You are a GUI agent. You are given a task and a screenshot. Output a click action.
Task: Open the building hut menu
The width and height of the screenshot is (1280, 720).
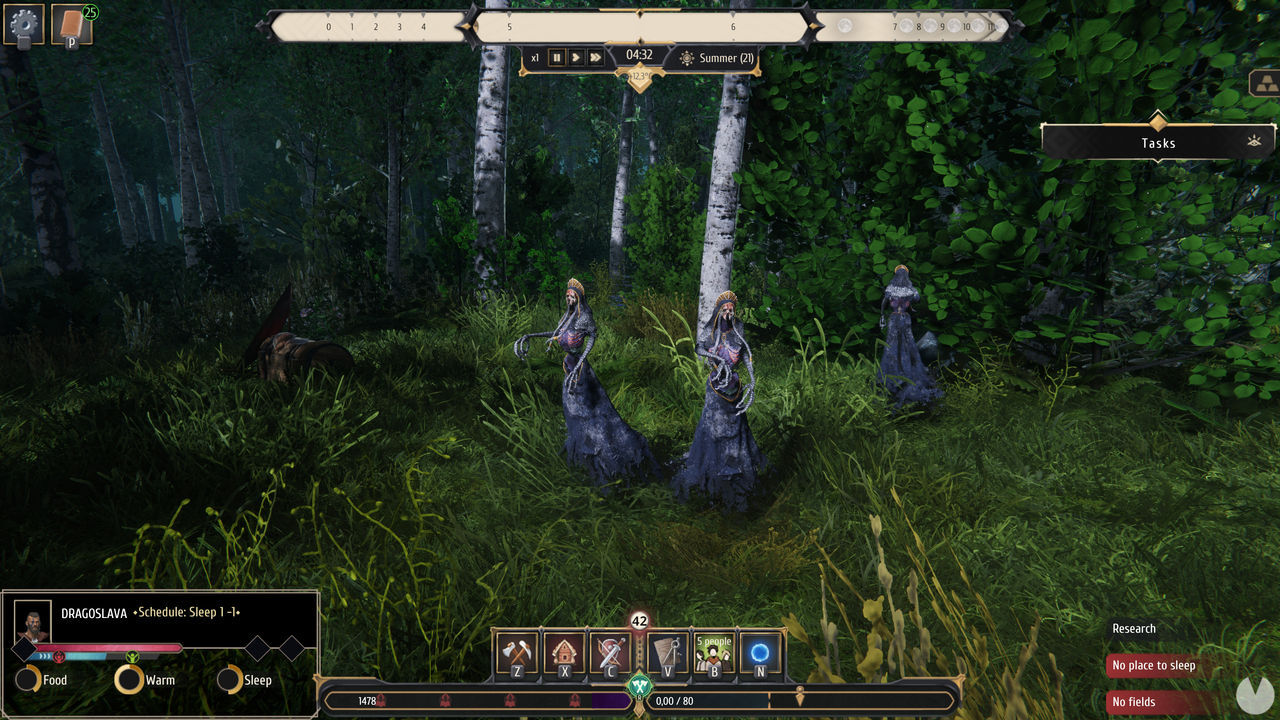(565, 653)
